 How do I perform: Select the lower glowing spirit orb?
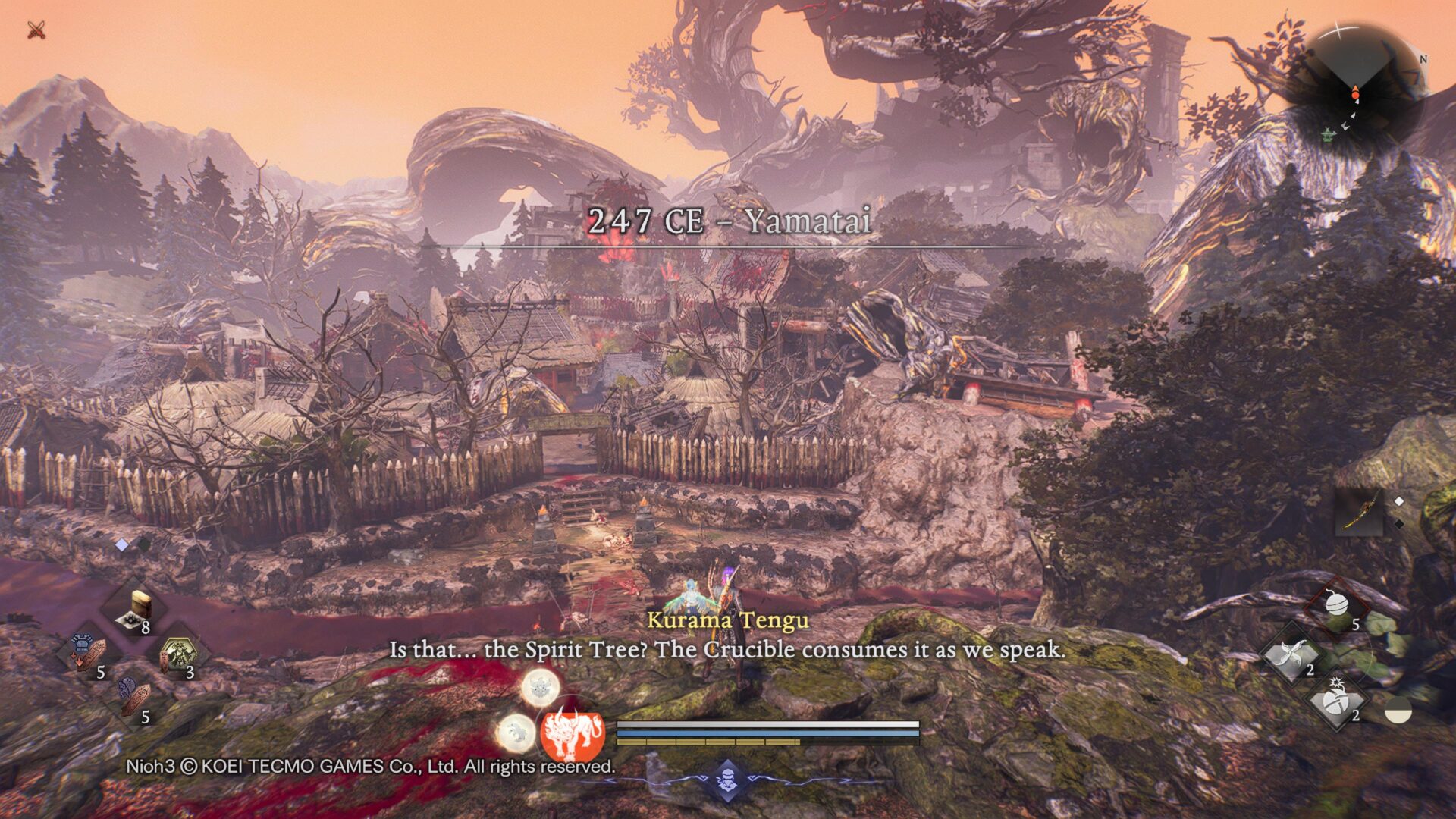pos(516,733)
